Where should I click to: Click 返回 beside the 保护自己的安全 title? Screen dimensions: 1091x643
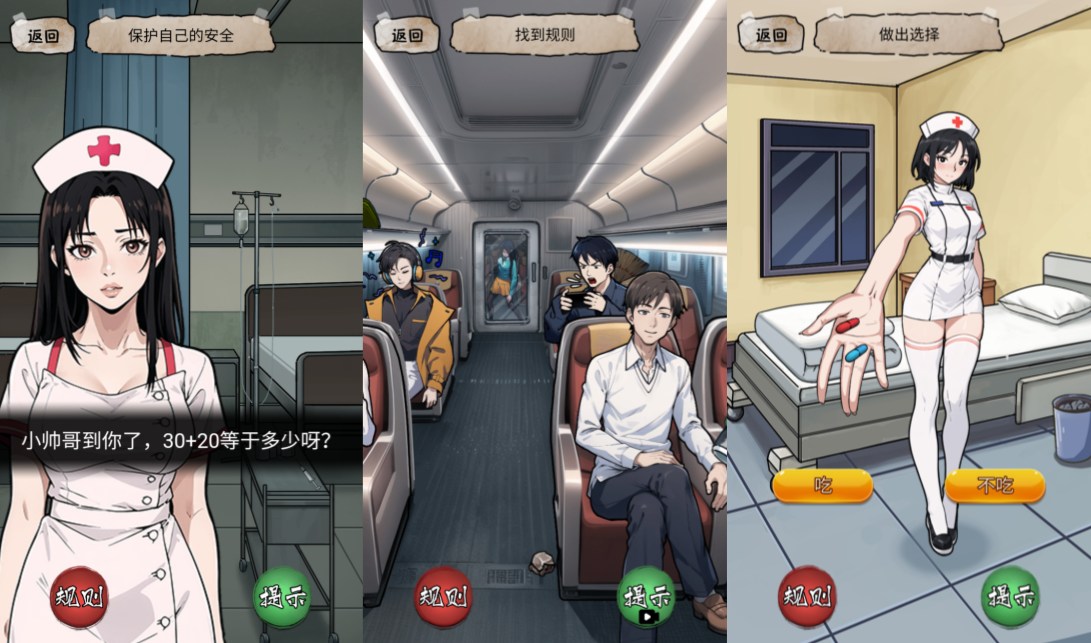(43, 36)
